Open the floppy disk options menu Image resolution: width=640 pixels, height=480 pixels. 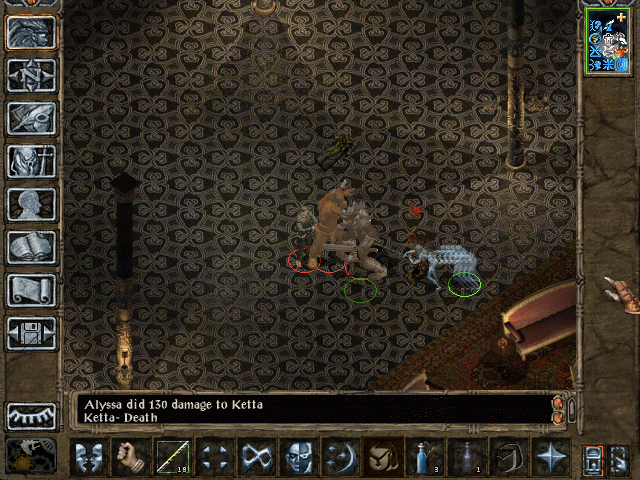pyautogui.click(x=31, y=333)
